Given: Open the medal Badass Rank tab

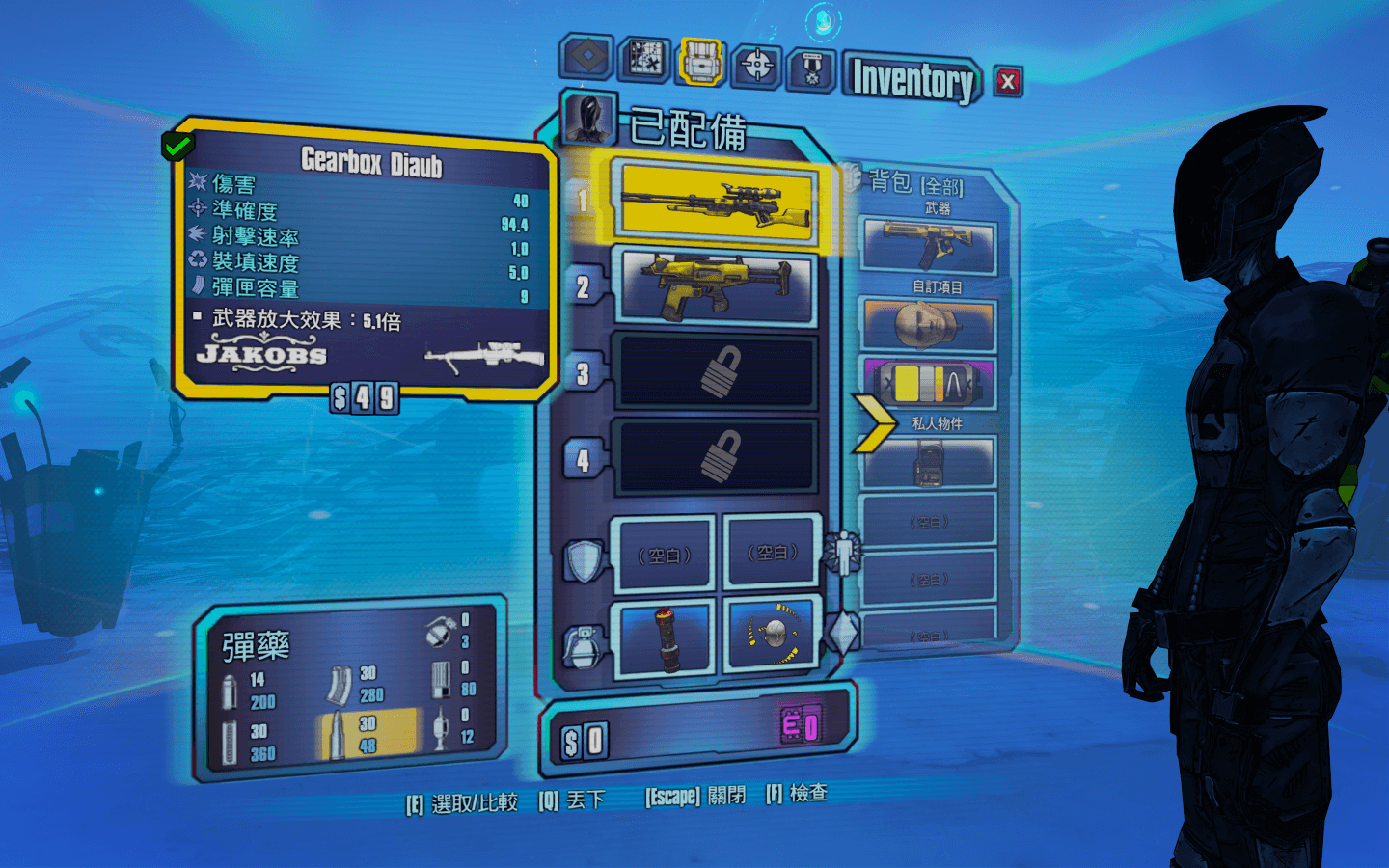Looking at the screenshot, I should pyautogui.click(x=812, y=70).
